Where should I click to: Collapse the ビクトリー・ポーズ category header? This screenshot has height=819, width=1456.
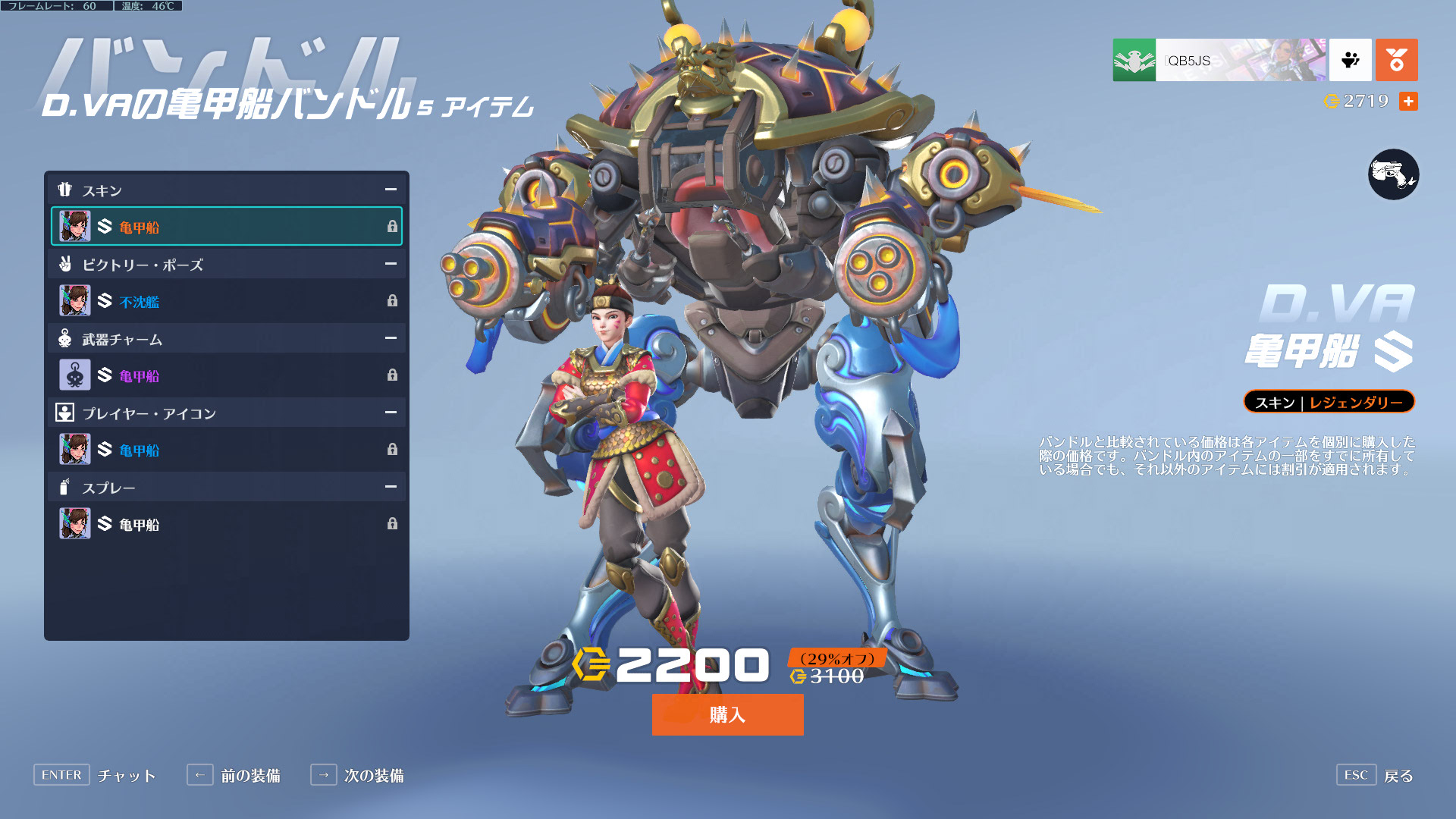point(391,264)
